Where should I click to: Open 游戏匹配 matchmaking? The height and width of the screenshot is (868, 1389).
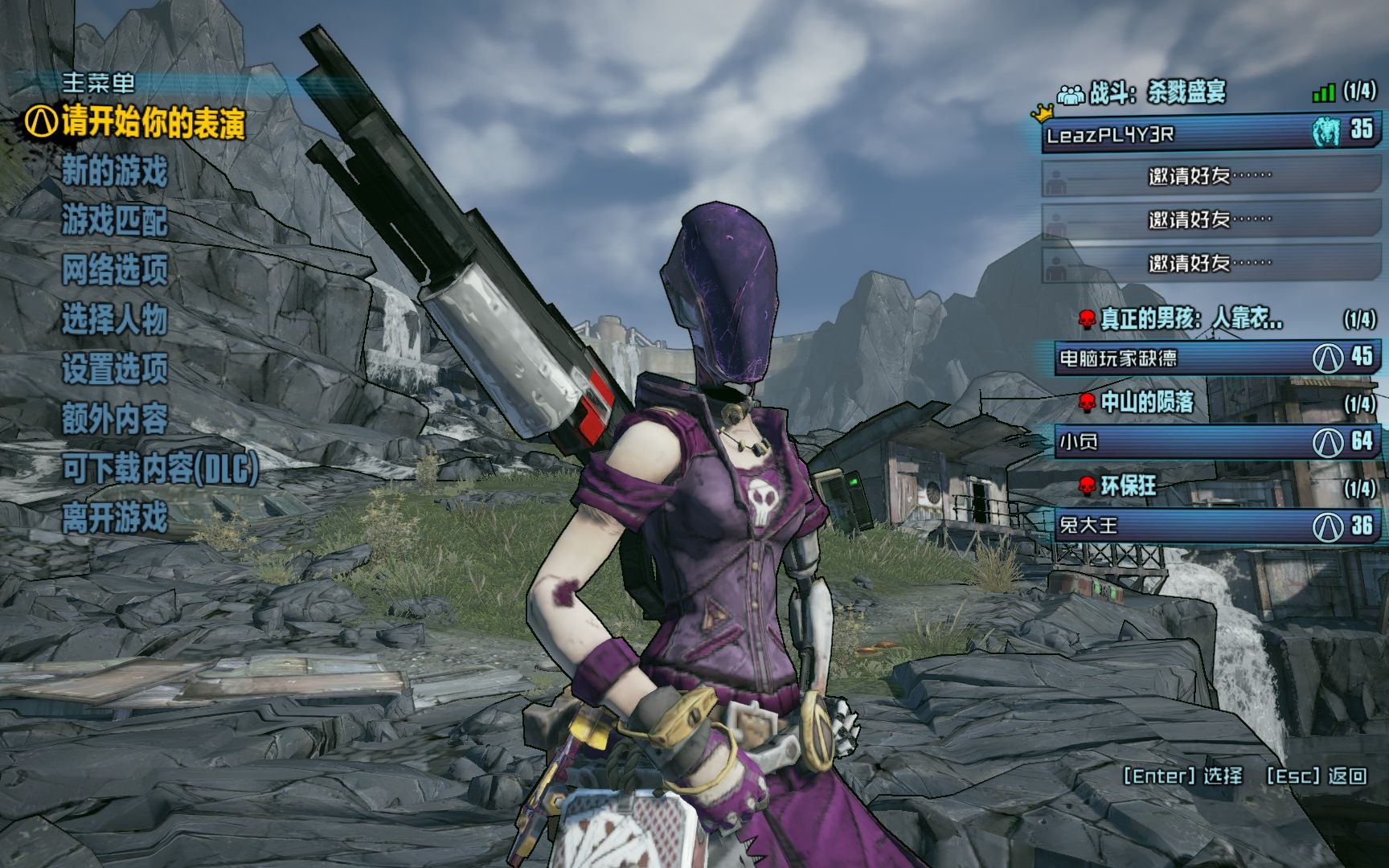click(x=115, y=221)
